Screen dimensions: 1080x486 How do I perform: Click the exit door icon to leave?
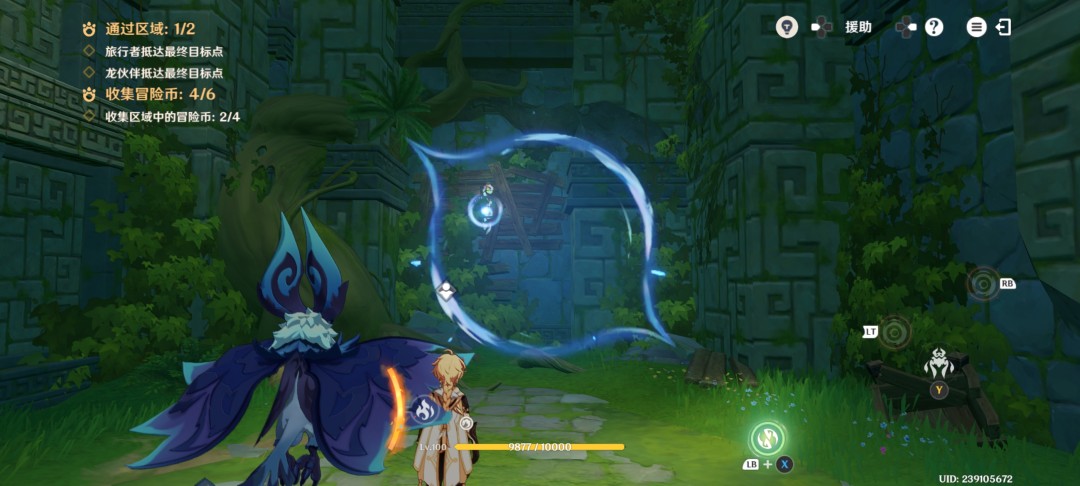(x=1003, y=27)
